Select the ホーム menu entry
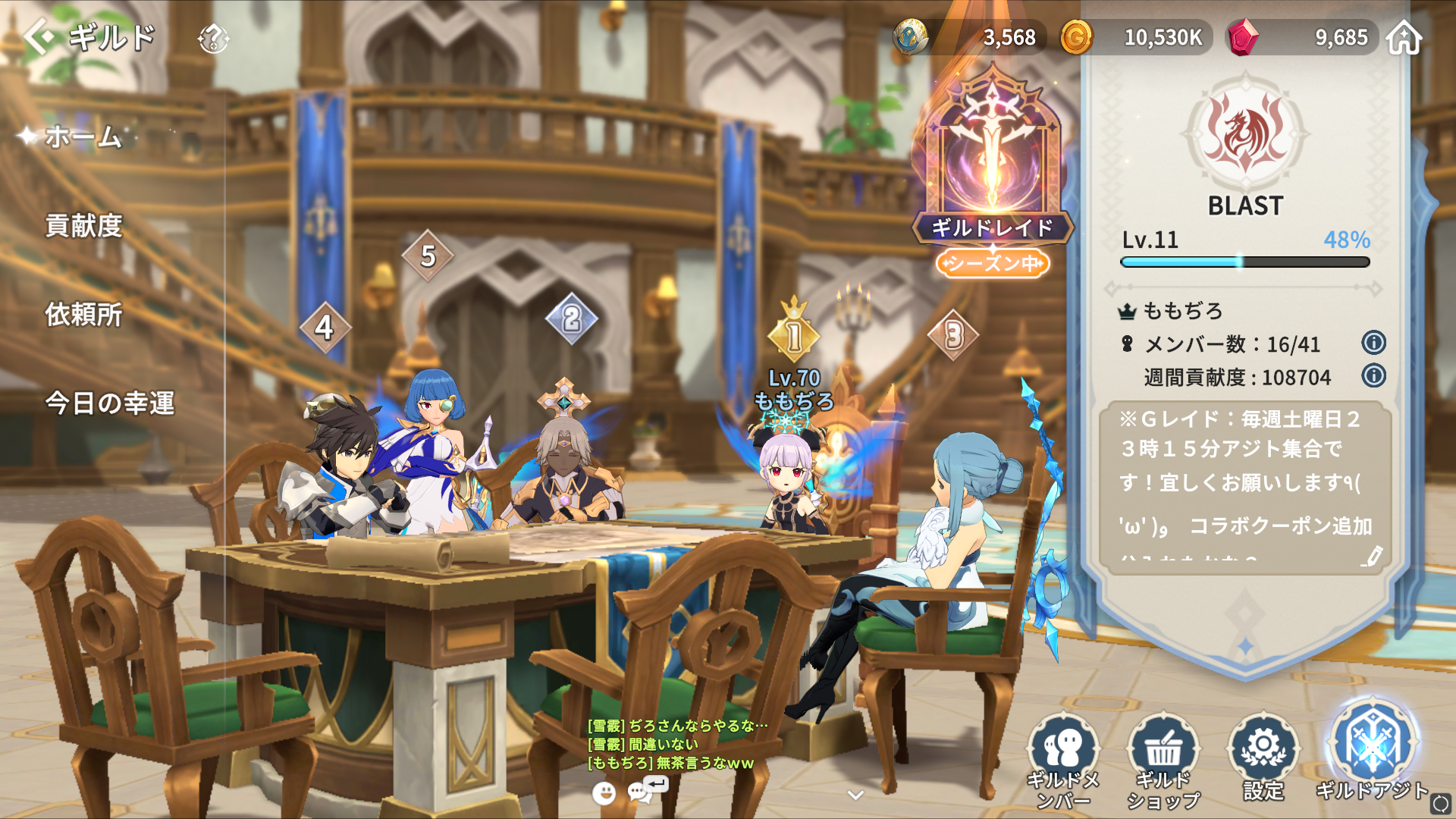Screen dimensions: 1456x819 (x=83, y=137)
